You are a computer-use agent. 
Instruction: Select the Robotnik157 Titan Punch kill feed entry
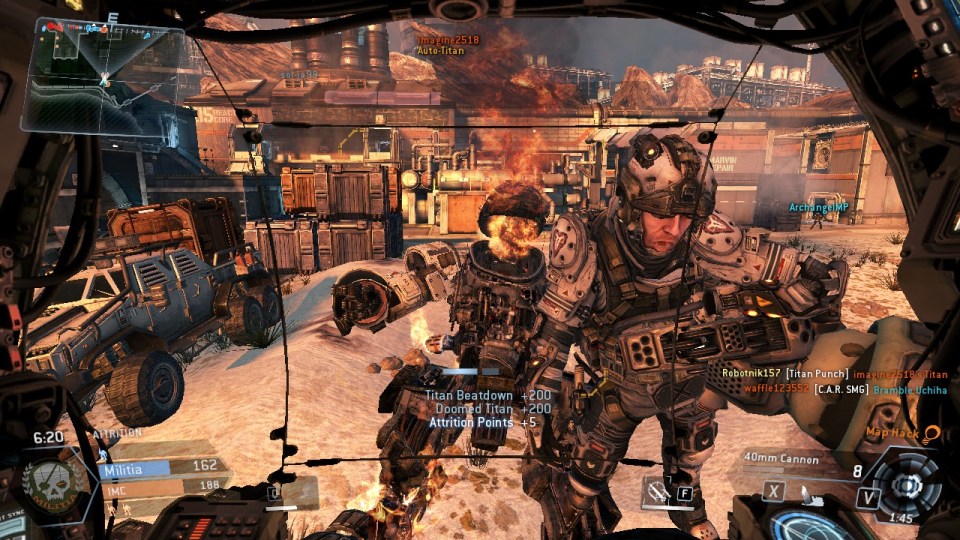click(x=834, y=372)
